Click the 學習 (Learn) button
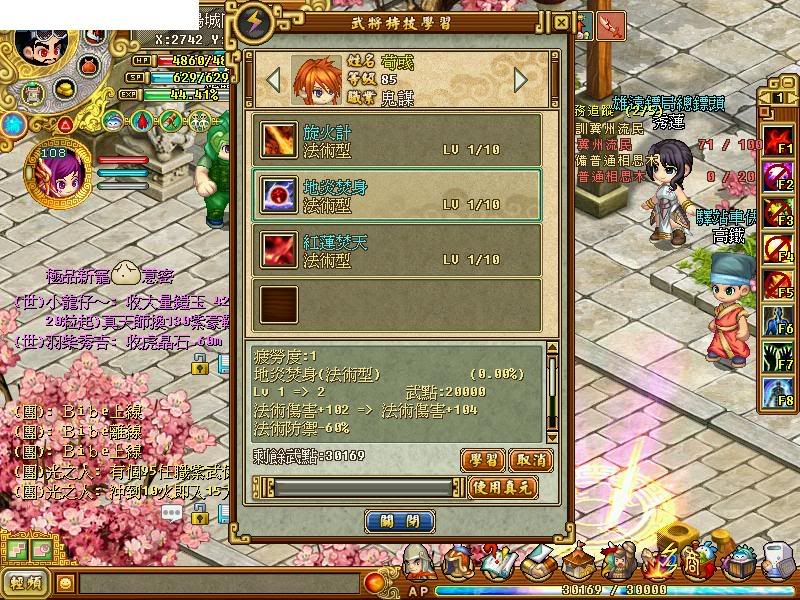 [481, 459]
